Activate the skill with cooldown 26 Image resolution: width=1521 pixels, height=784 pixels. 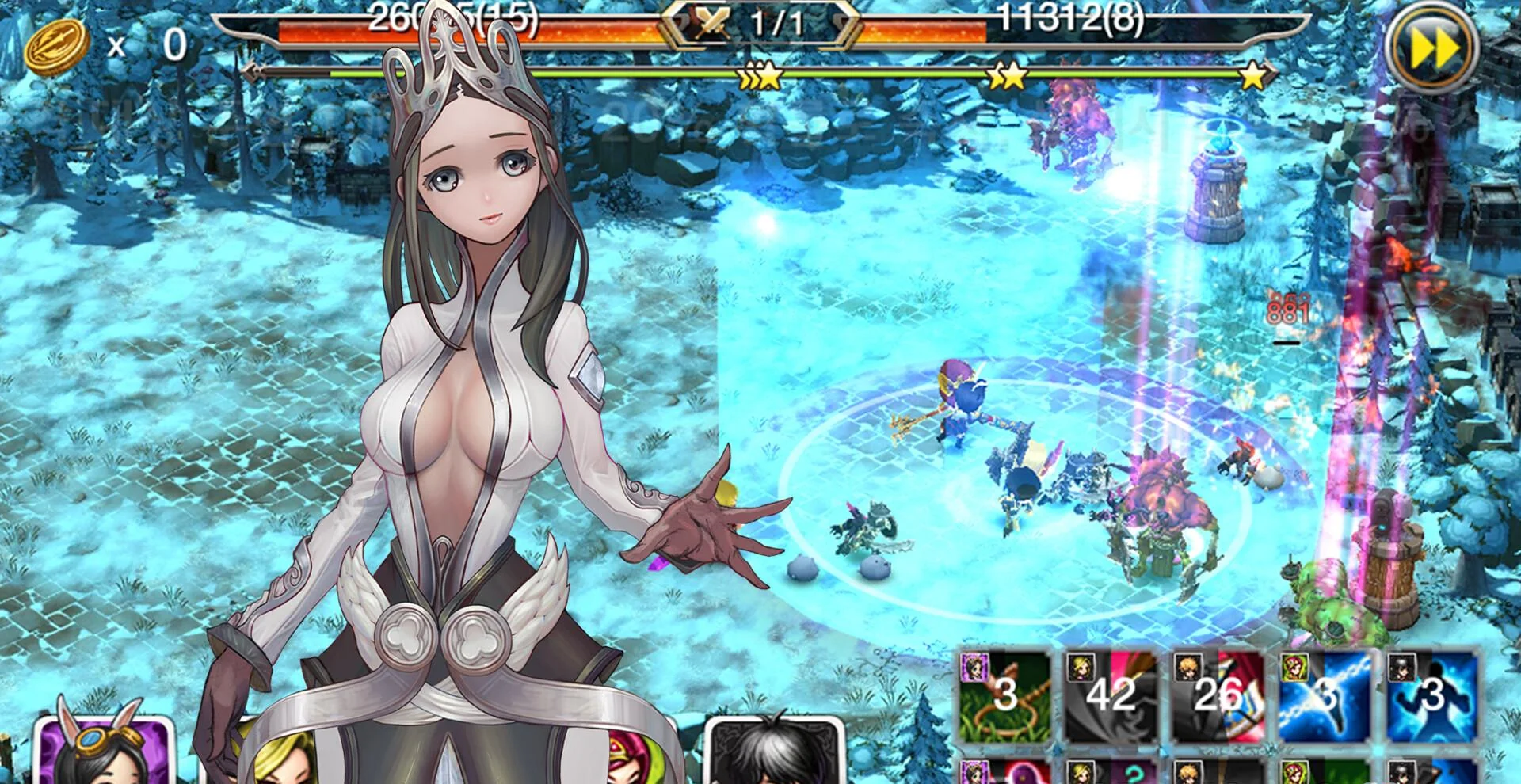1218,695
